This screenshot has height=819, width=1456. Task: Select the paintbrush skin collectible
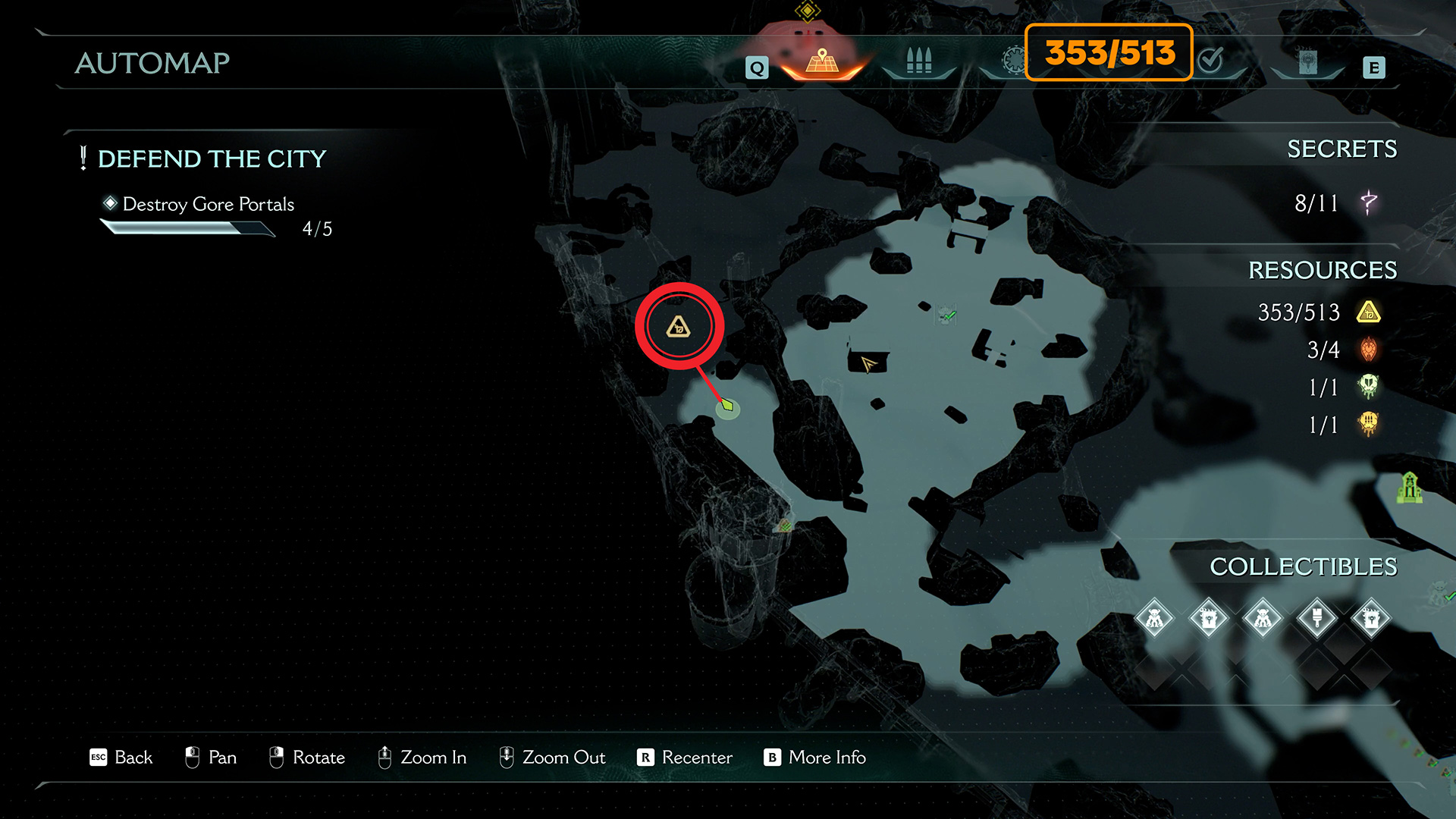pyautogui.click(x=1316, y=619)
